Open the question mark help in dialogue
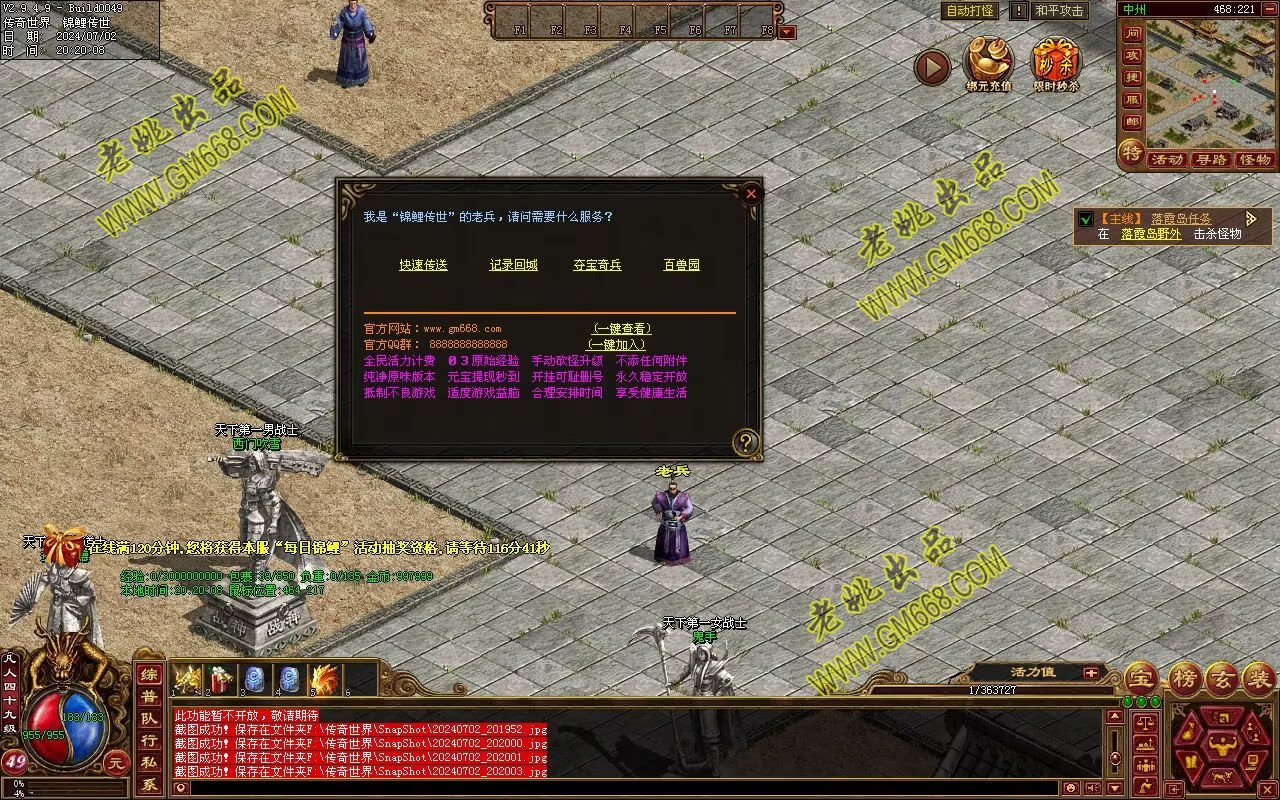Viewport: 1280px width, 800px height. (746, 442)
